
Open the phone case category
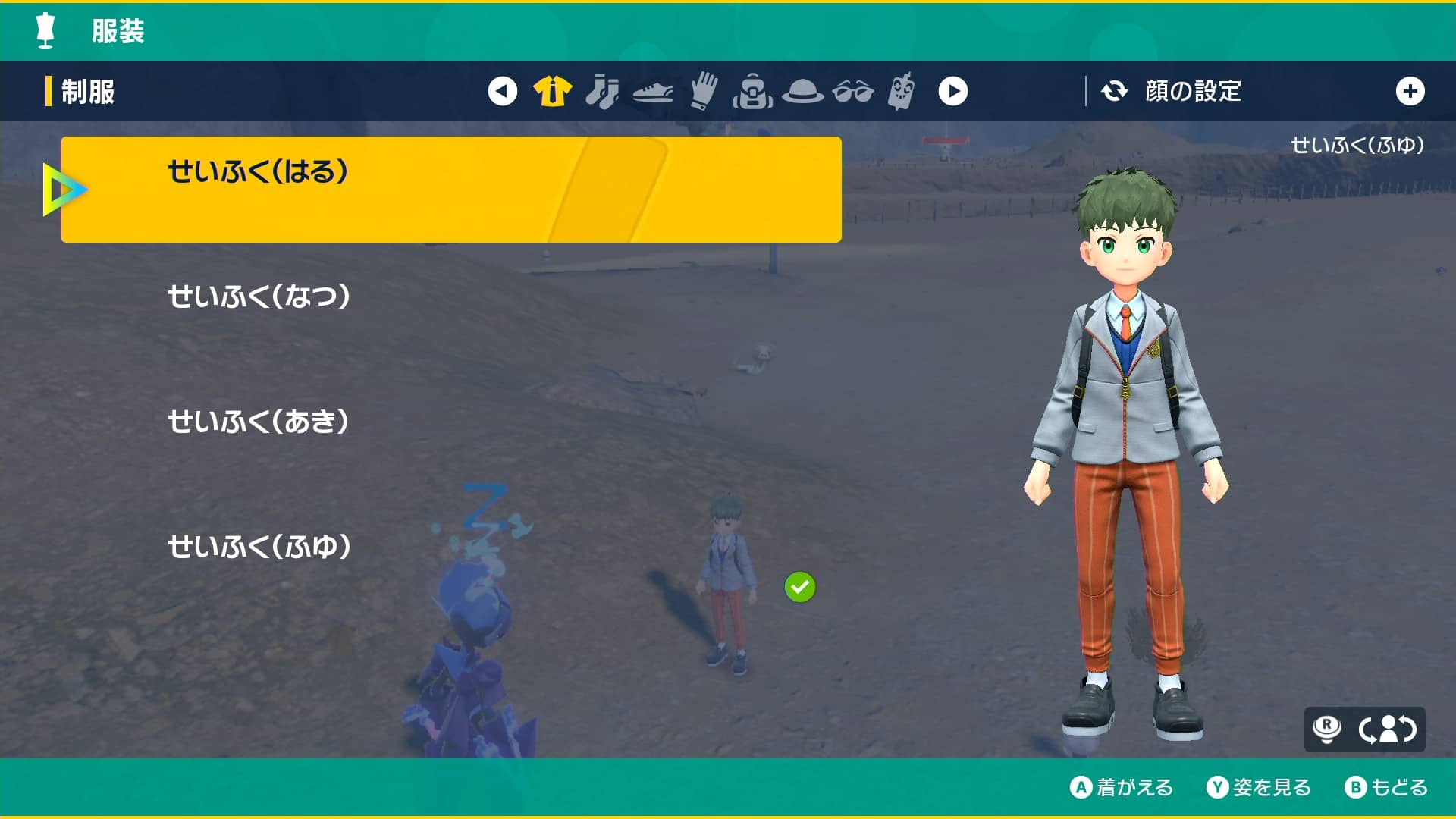903,90
